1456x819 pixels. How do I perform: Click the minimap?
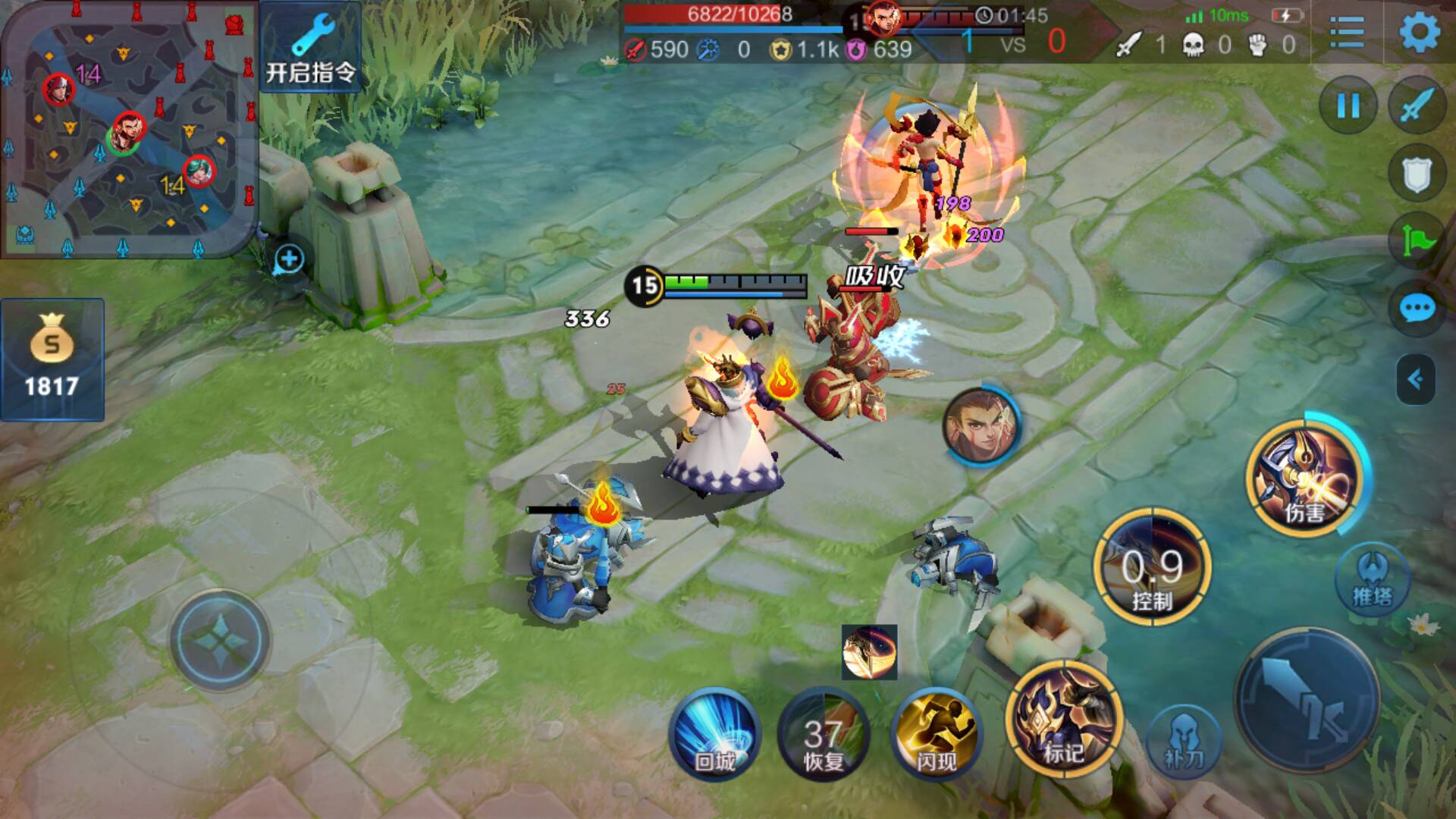(x=127, y=129)
